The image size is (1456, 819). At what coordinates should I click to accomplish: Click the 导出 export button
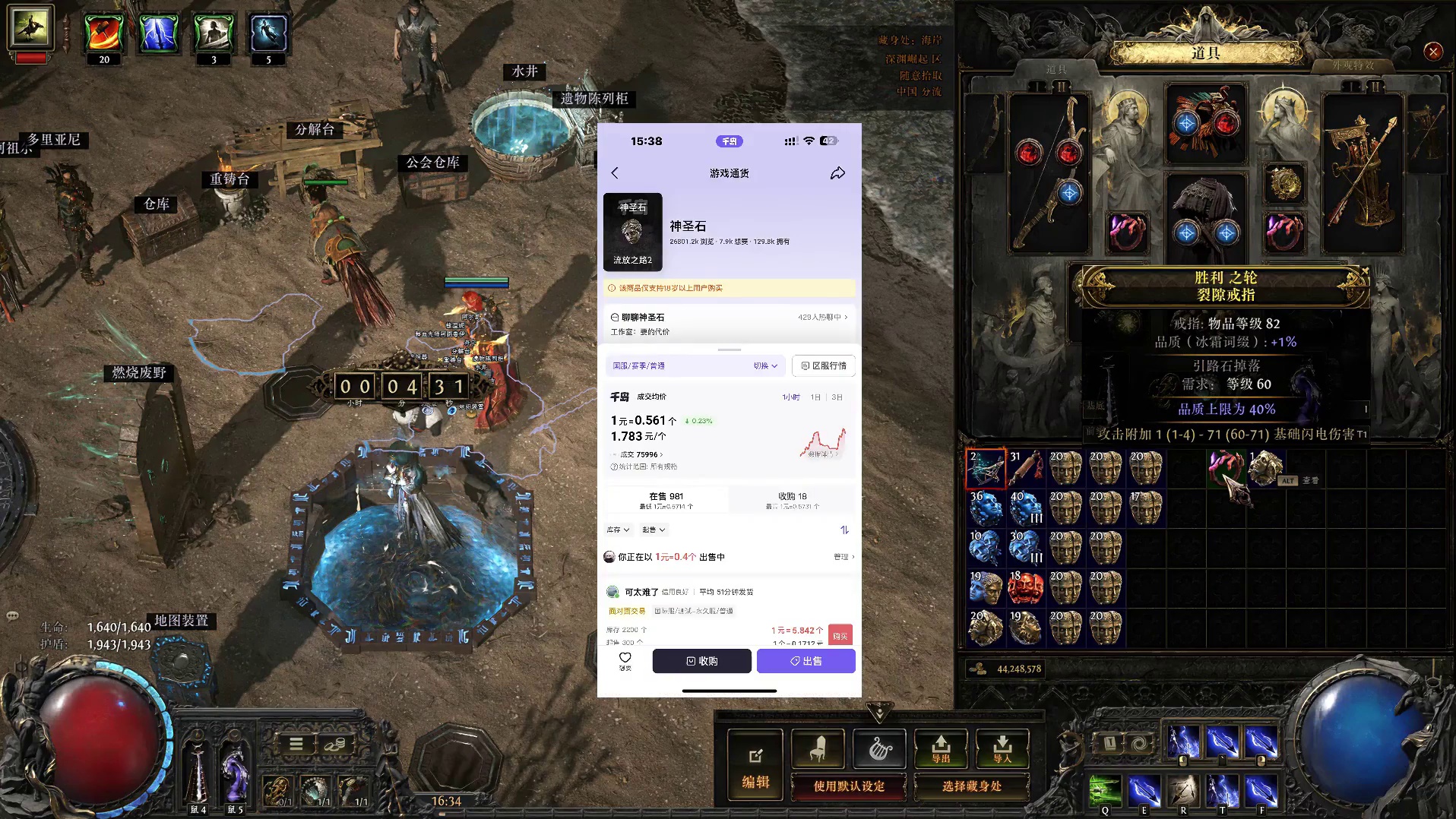(x=941, y=749)
